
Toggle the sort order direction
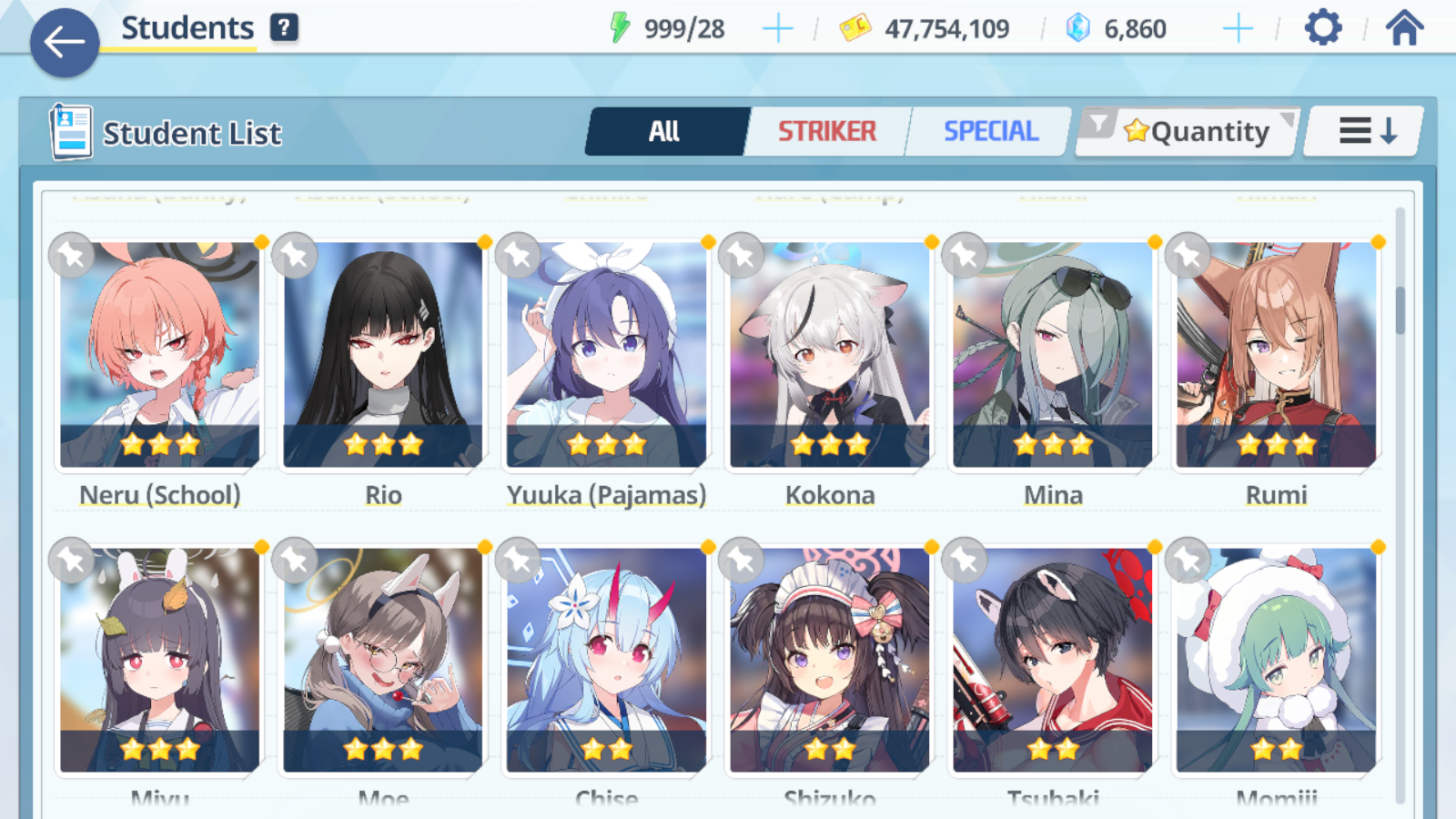[x=1367, y=132]
